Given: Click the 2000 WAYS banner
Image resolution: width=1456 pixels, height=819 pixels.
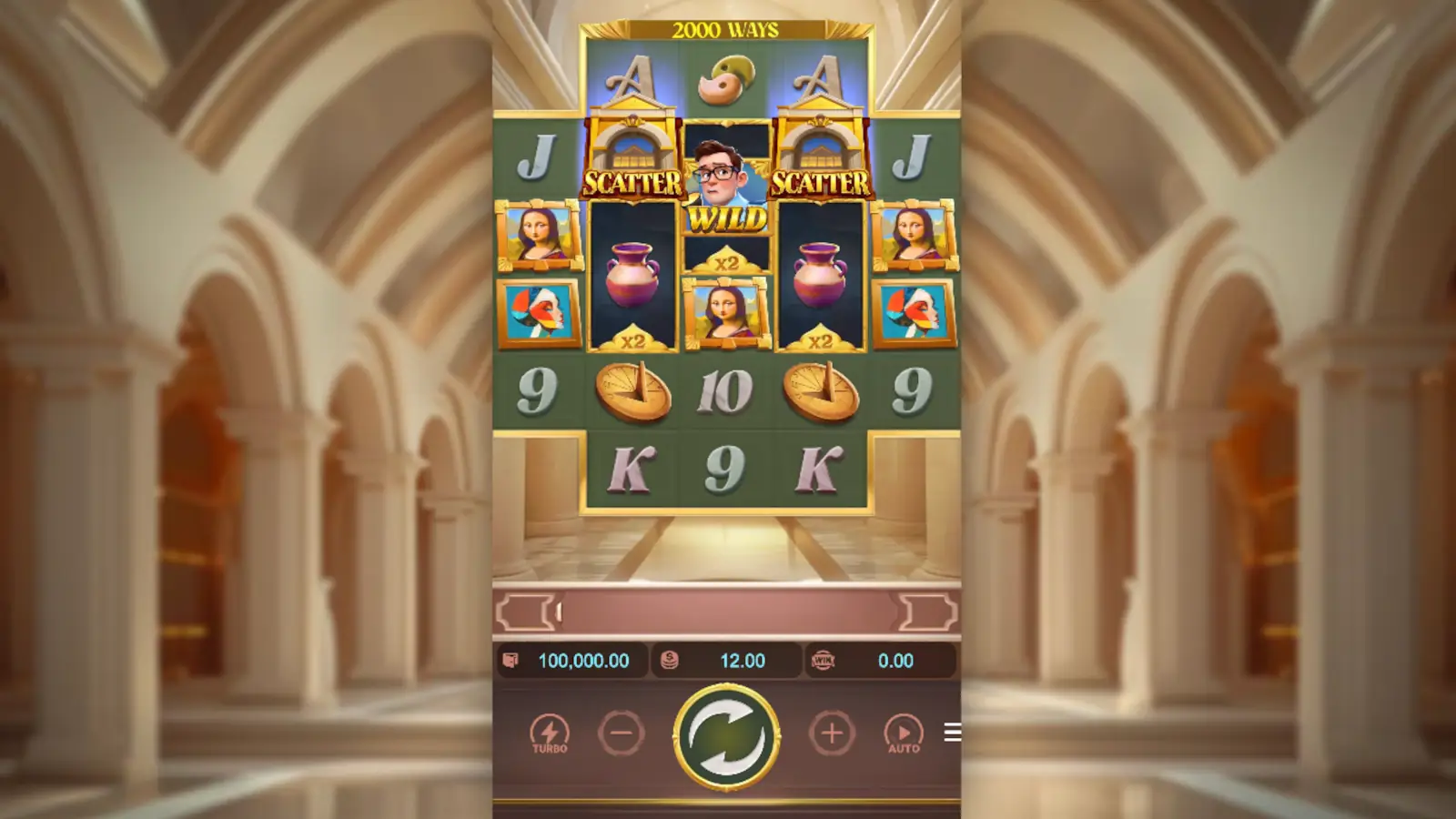Looking at the screenshot, I should tap(725, 27).
